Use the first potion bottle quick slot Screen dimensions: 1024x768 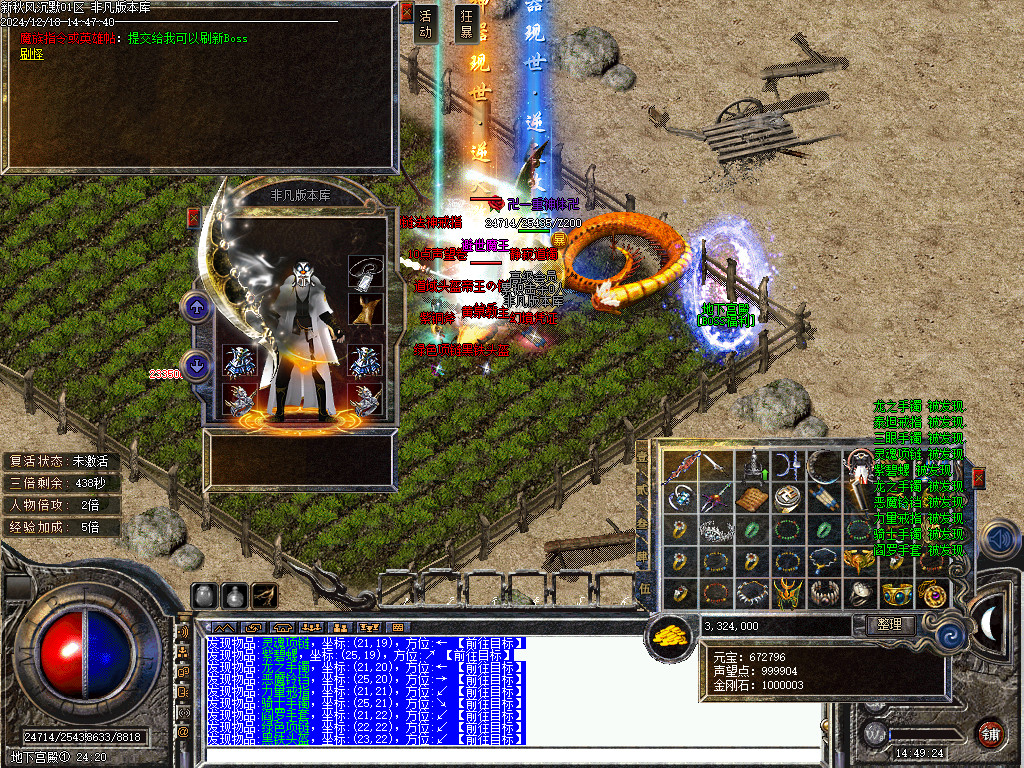(204, 595)
